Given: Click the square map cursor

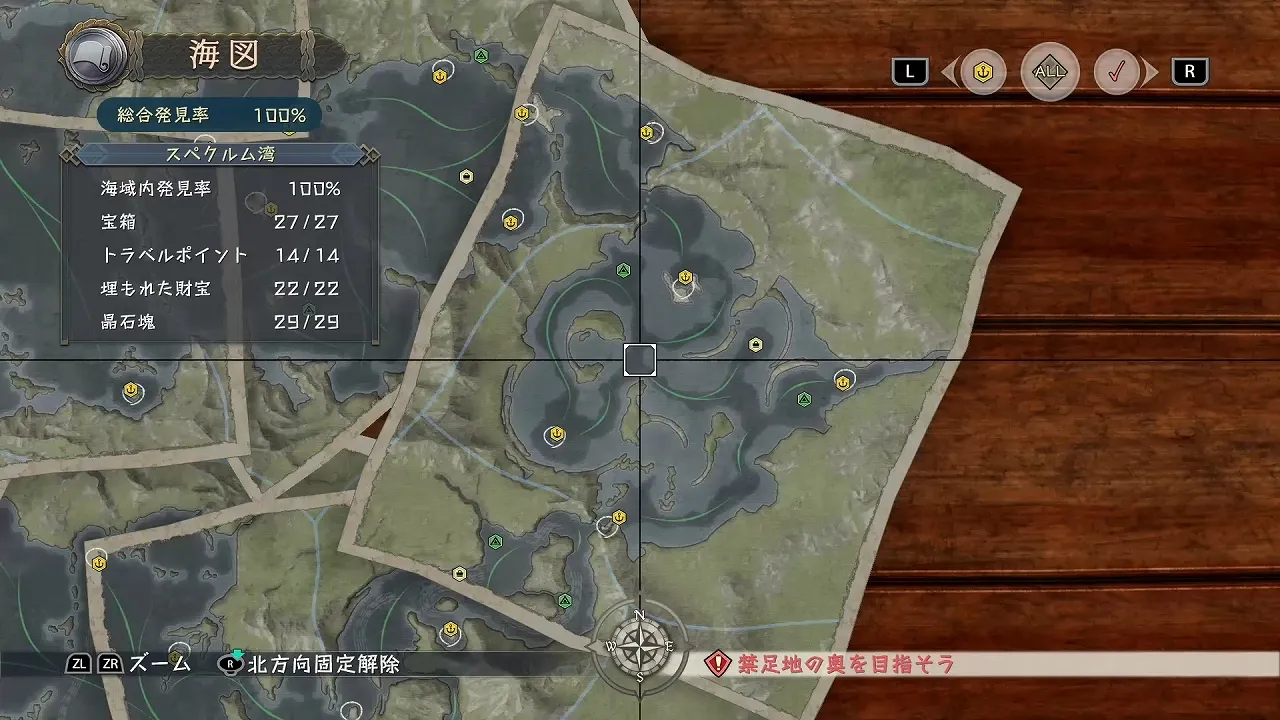Looking at the screenshot, I should [640, 360].
